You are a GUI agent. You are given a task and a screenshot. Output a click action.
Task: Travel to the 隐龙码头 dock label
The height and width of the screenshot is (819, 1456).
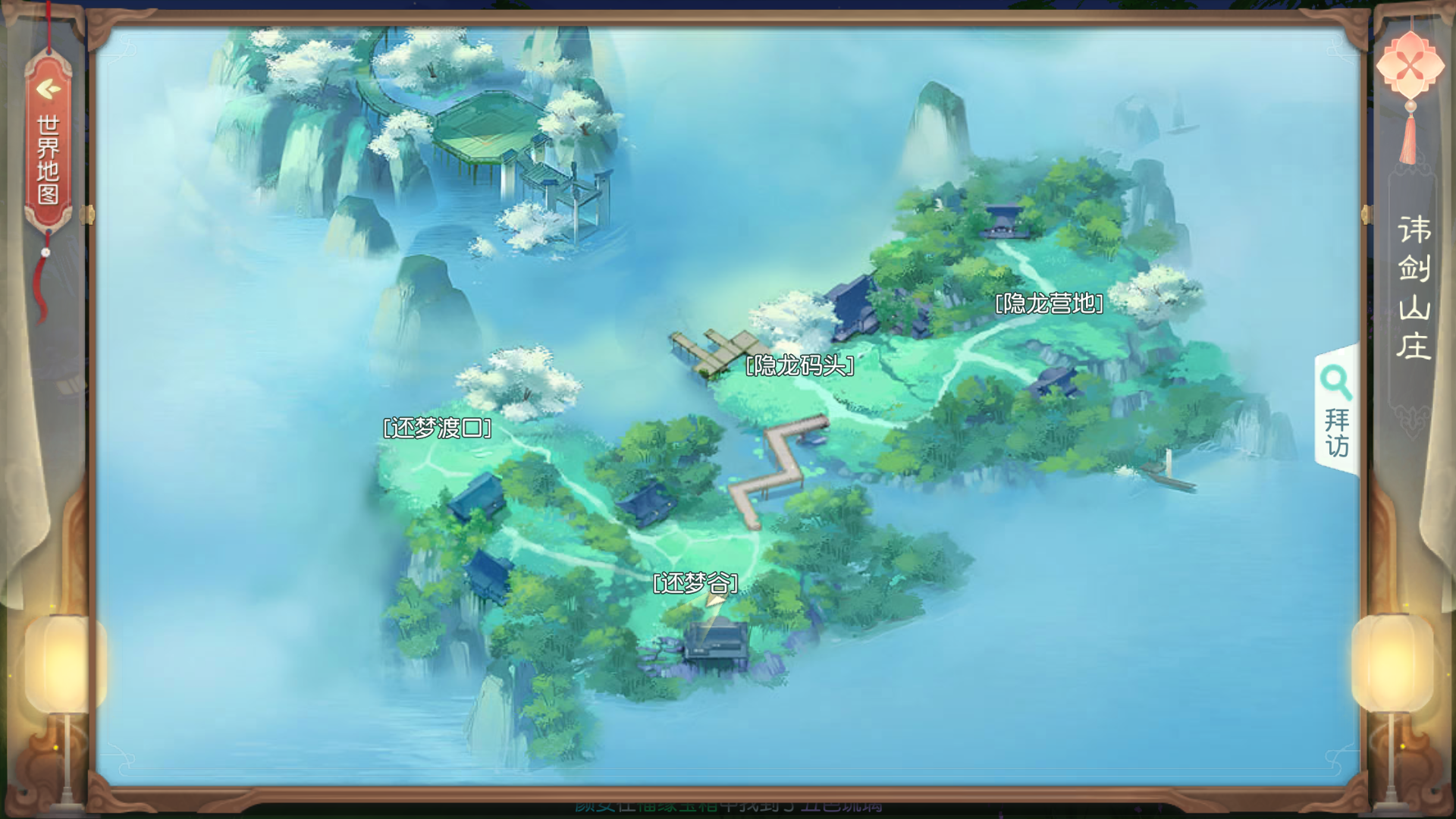click(800, 366)
